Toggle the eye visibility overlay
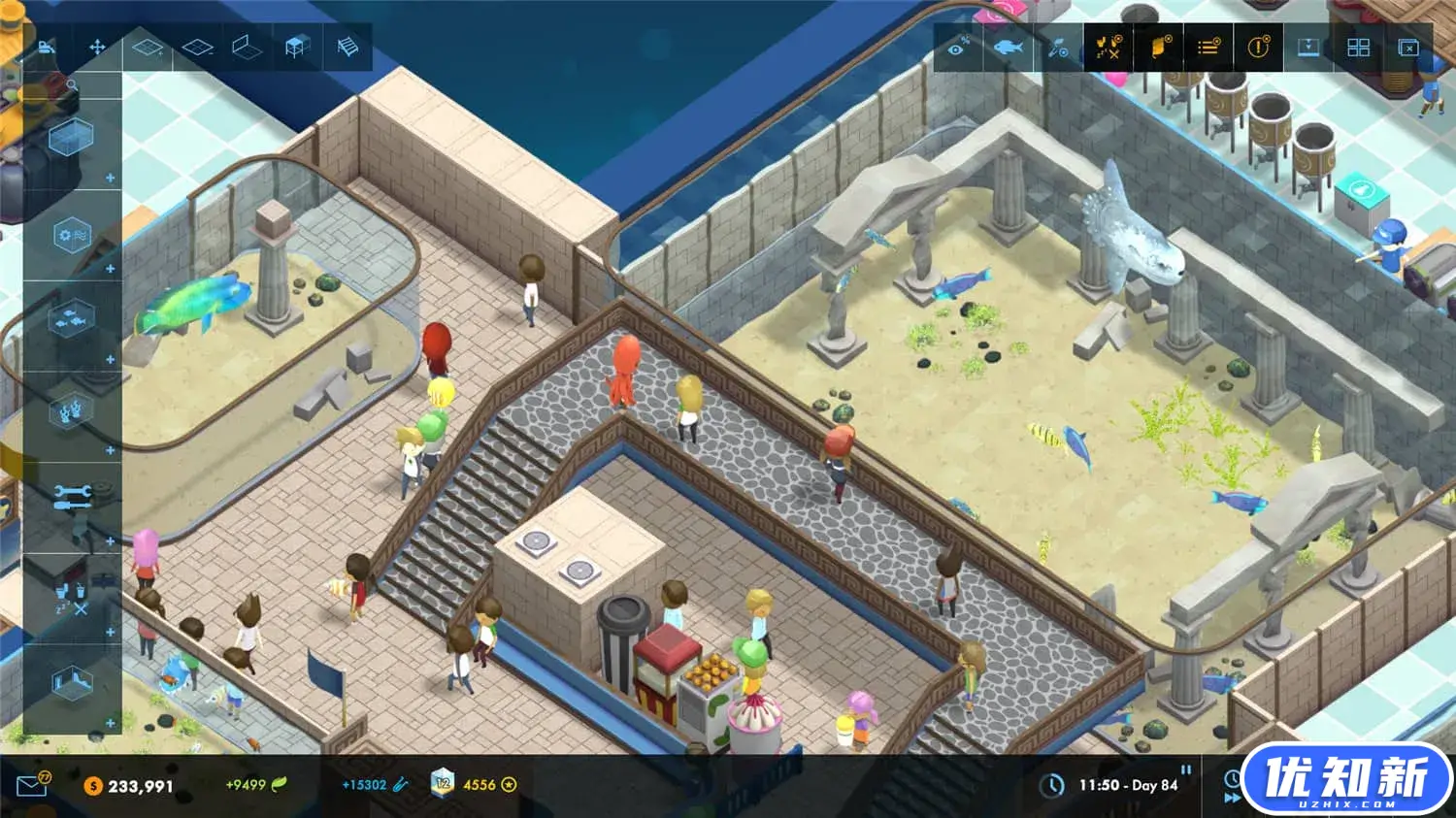Screen dimensions: 1456x818 coord(957,48)
